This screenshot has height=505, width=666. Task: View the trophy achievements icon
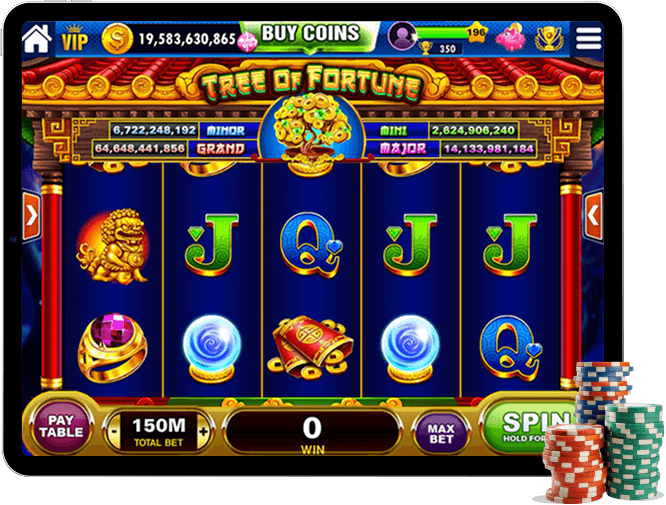(548, 39)
